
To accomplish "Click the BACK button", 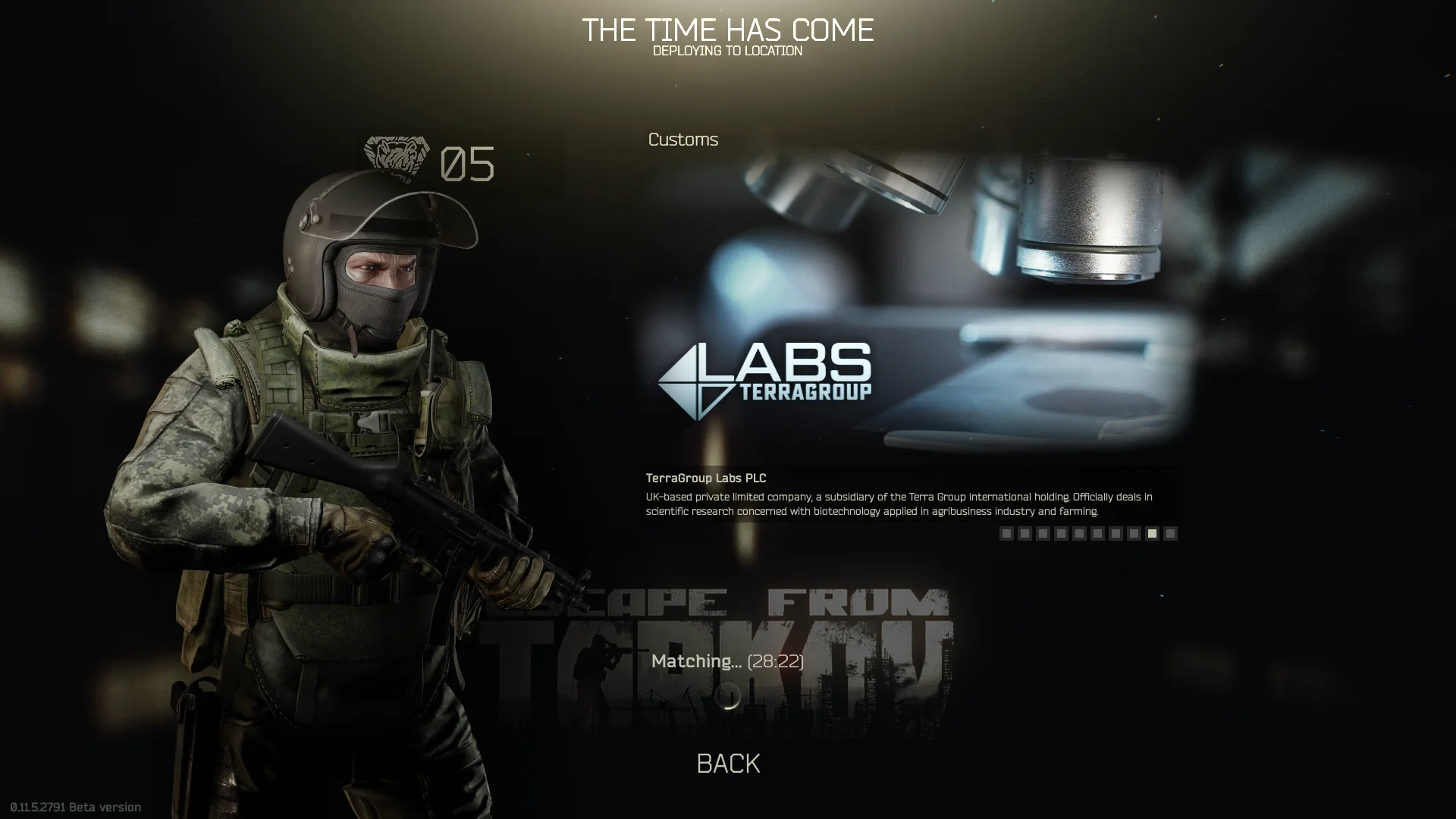I will point(728,764).
